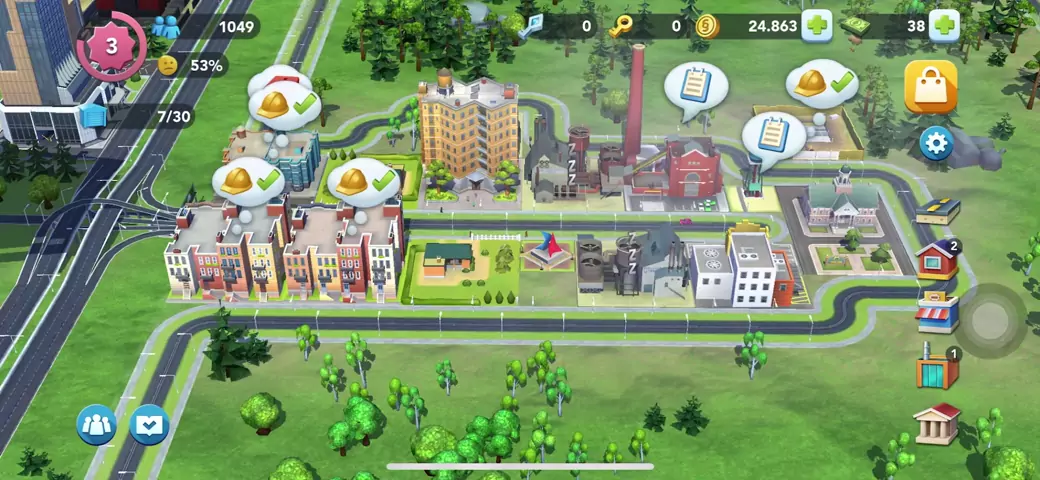Check the population 1049 indicator

point(210,27)
